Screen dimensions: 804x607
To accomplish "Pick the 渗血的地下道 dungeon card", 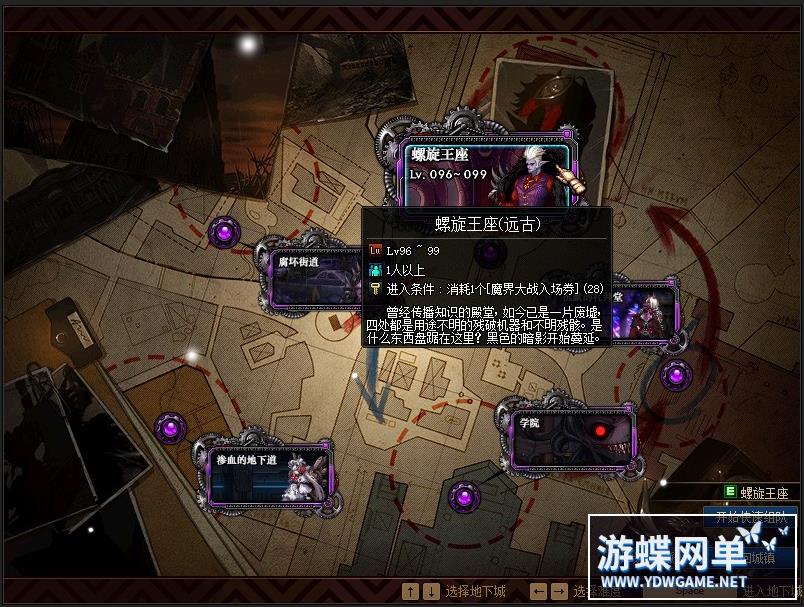I will tap(270, 475).
